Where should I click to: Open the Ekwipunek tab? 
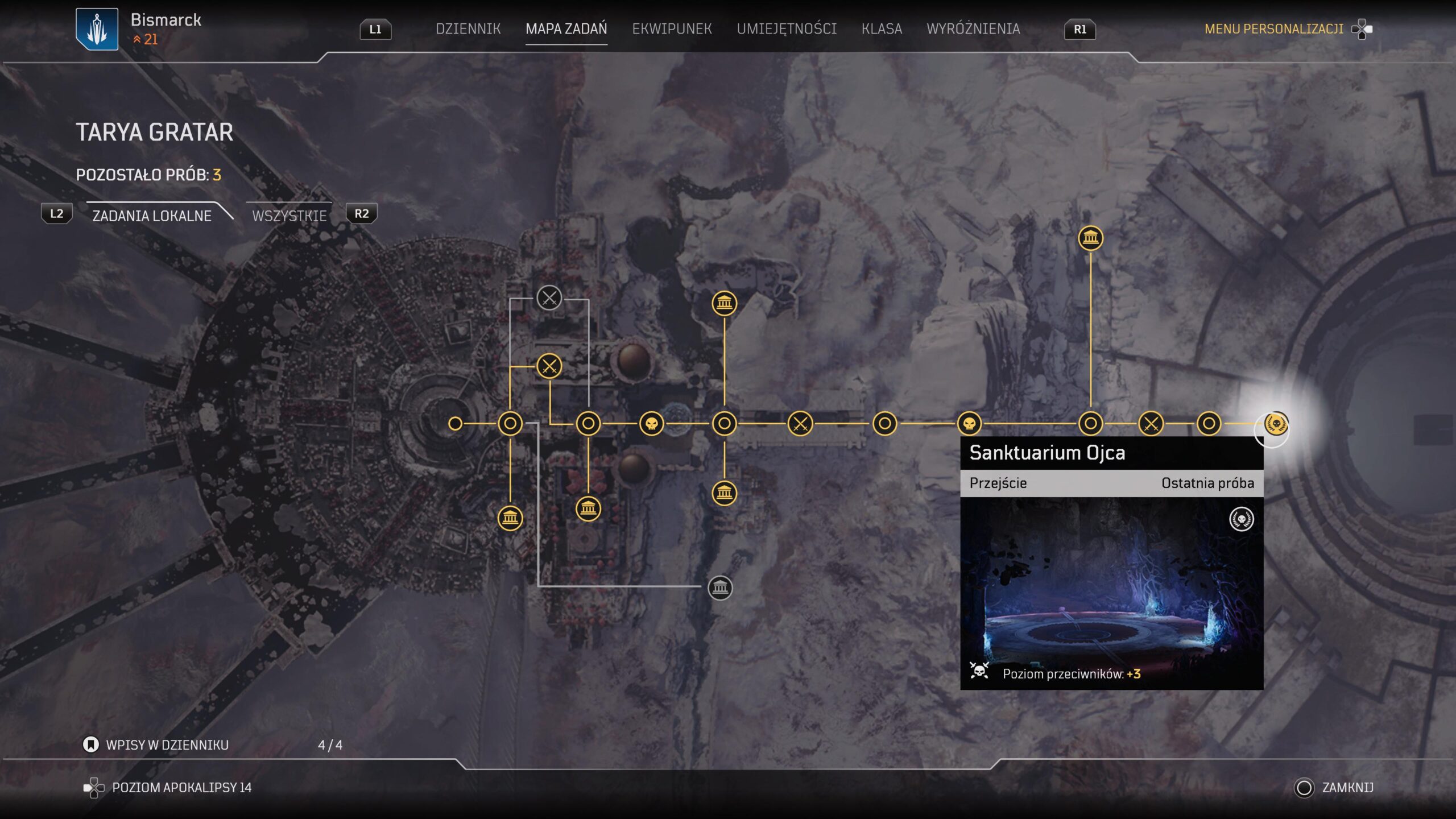(x=672, y=28)
